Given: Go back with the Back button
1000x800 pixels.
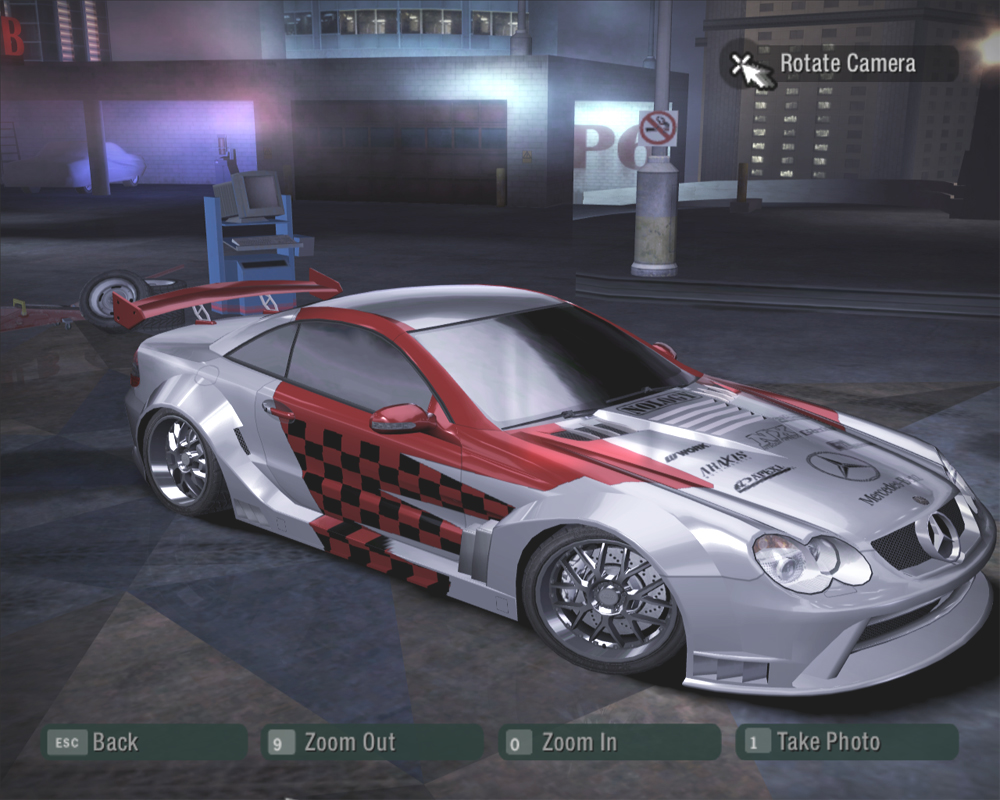Looking at the screenshot, I should coord(143,742).
